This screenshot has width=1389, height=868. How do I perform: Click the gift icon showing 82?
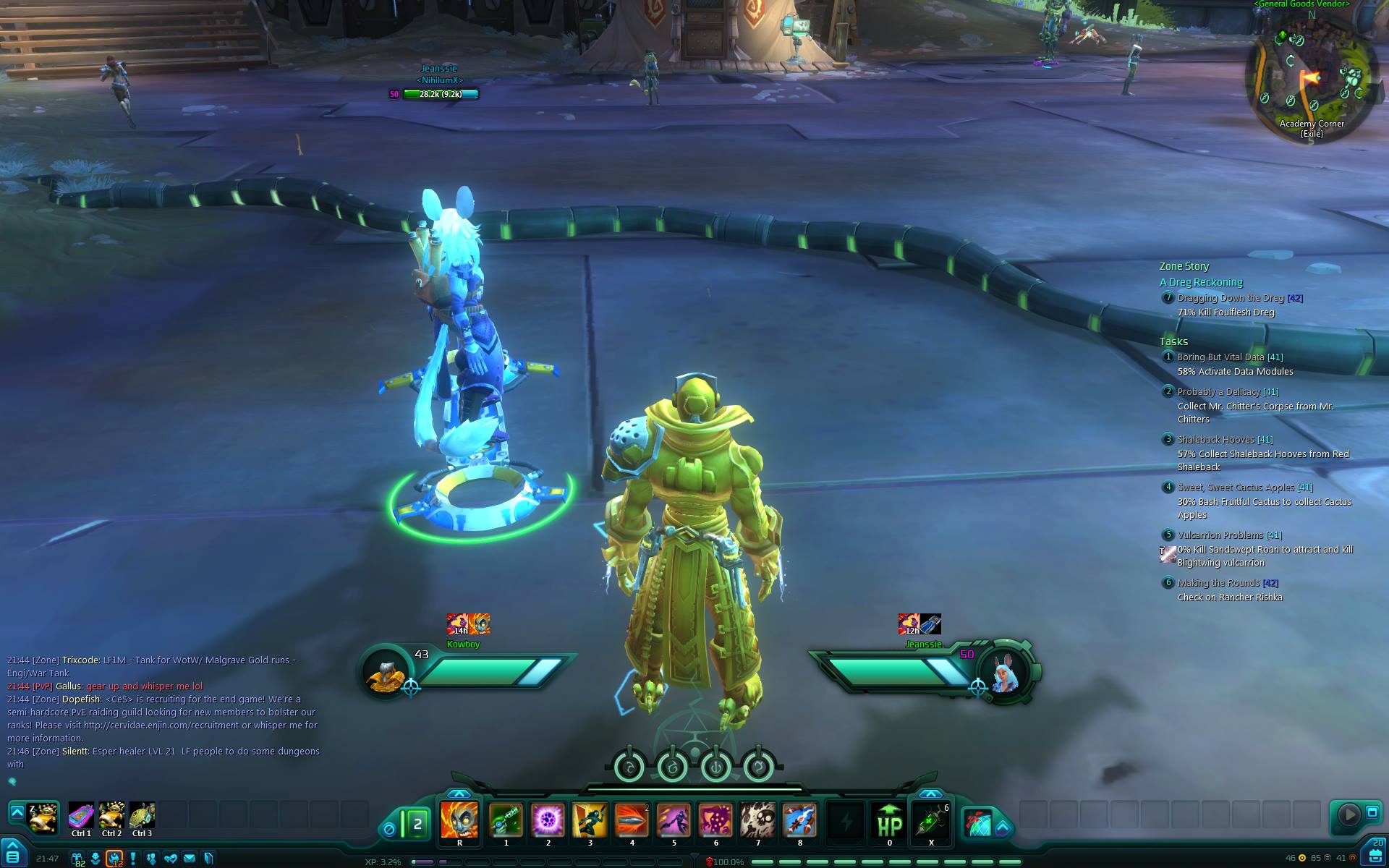pyautogui.click(x=77, y=859)
